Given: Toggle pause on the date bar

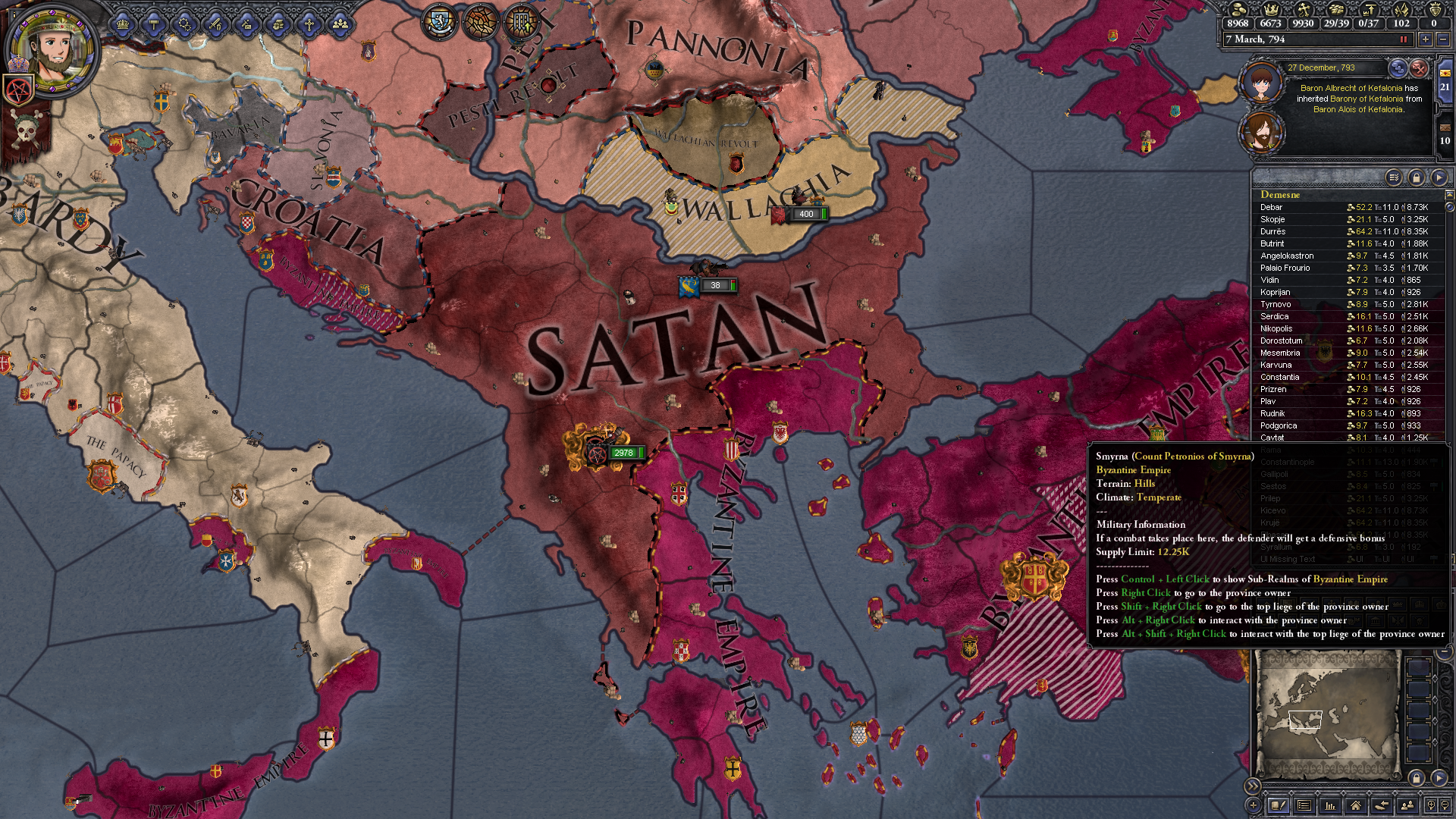Looking at the screenshot, I should [x=1403, y=39].
